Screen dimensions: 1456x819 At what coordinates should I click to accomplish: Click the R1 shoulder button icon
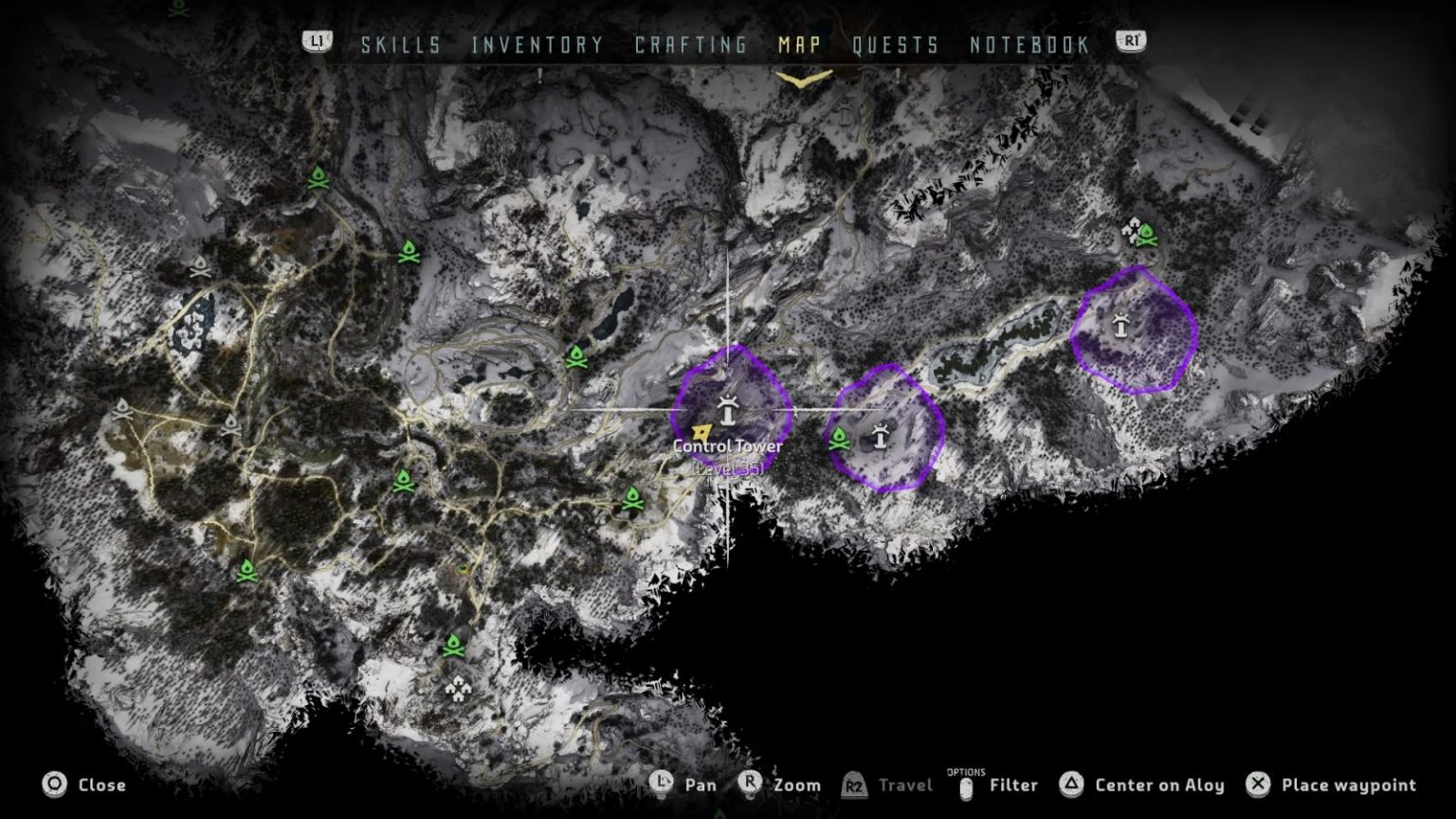pyautogui.click(x=1129, y=41)
